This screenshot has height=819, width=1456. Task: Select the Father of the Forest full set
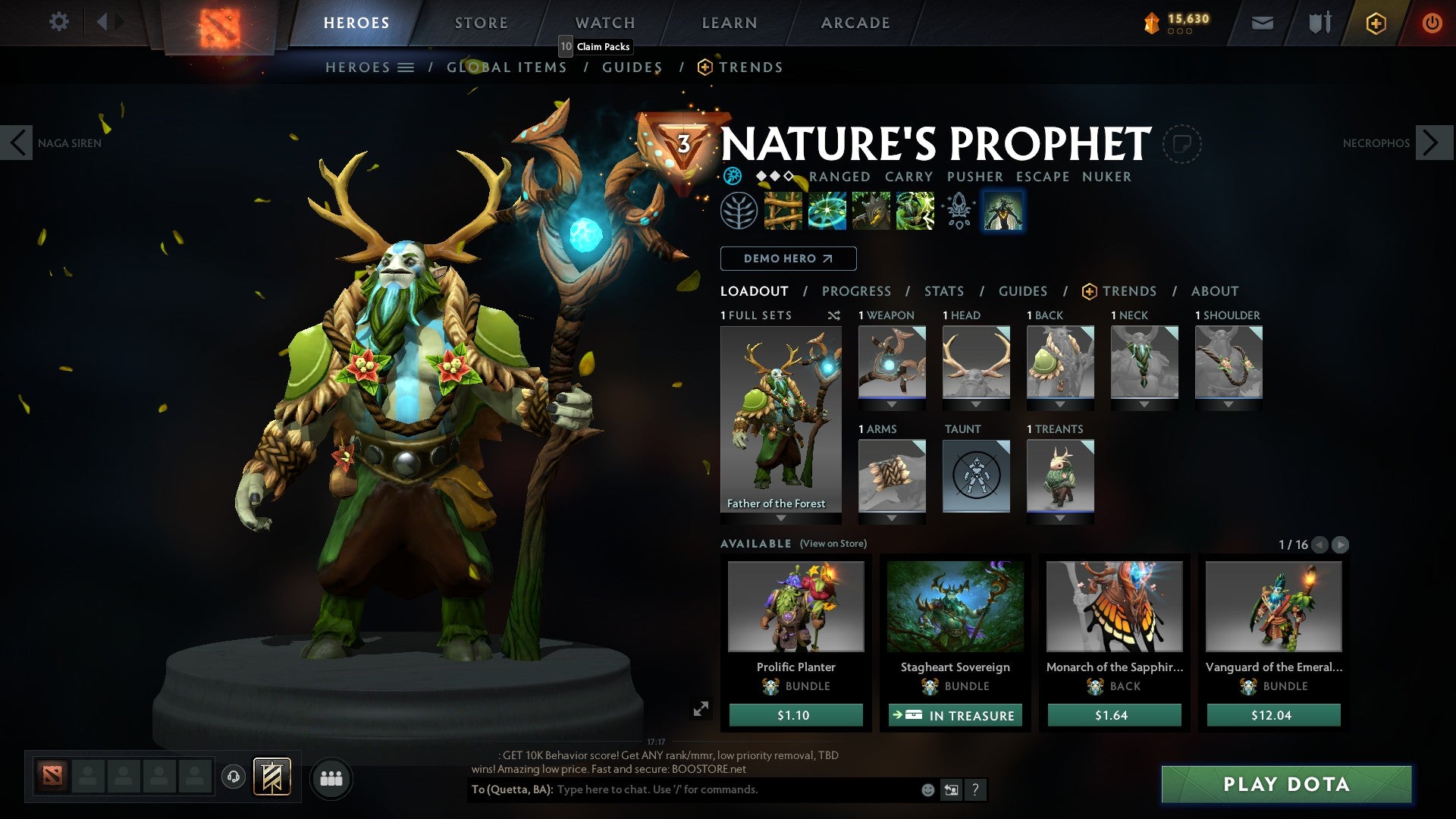(x=780, y=421)
